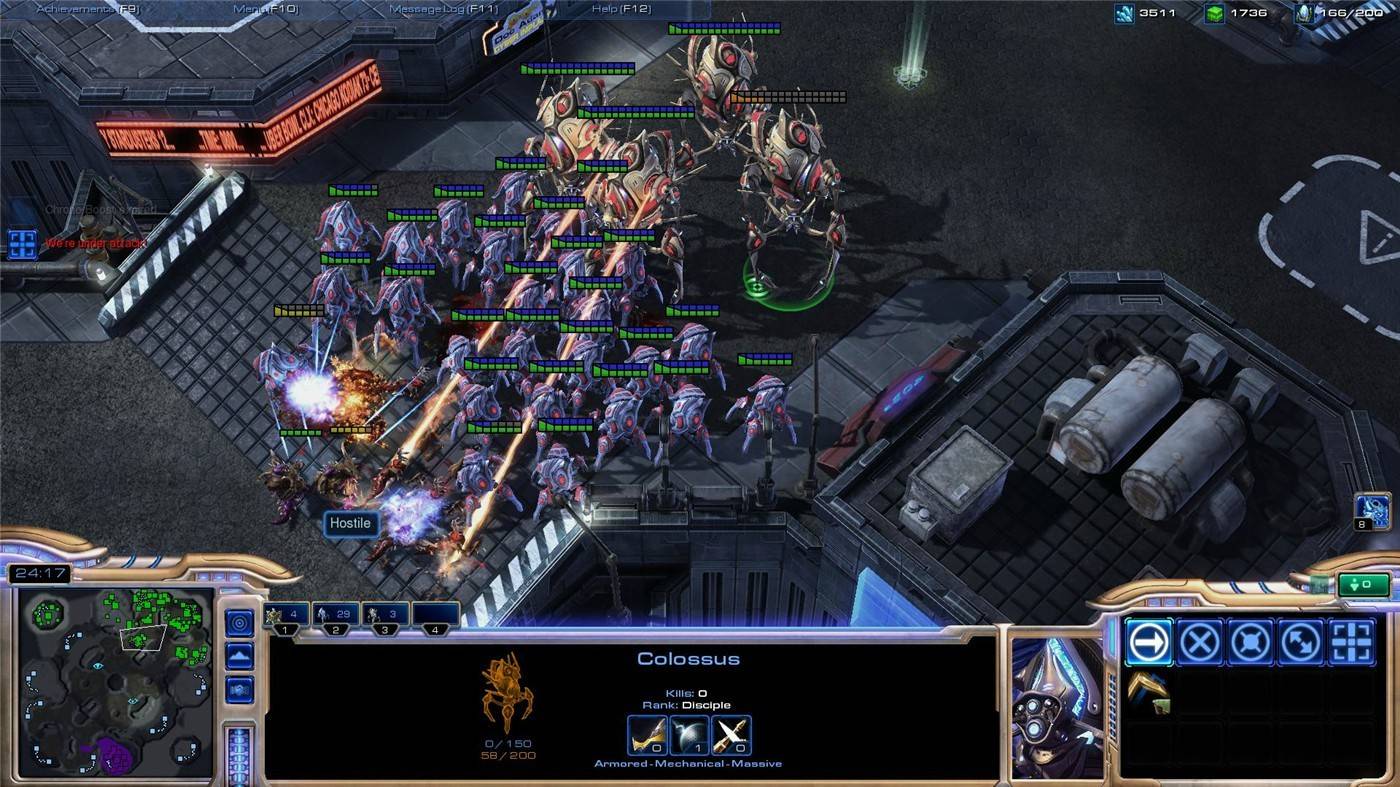The width and height of the screenshot is (1400, 787).
Task: Click the Stop command icon
Action: 1199,641
